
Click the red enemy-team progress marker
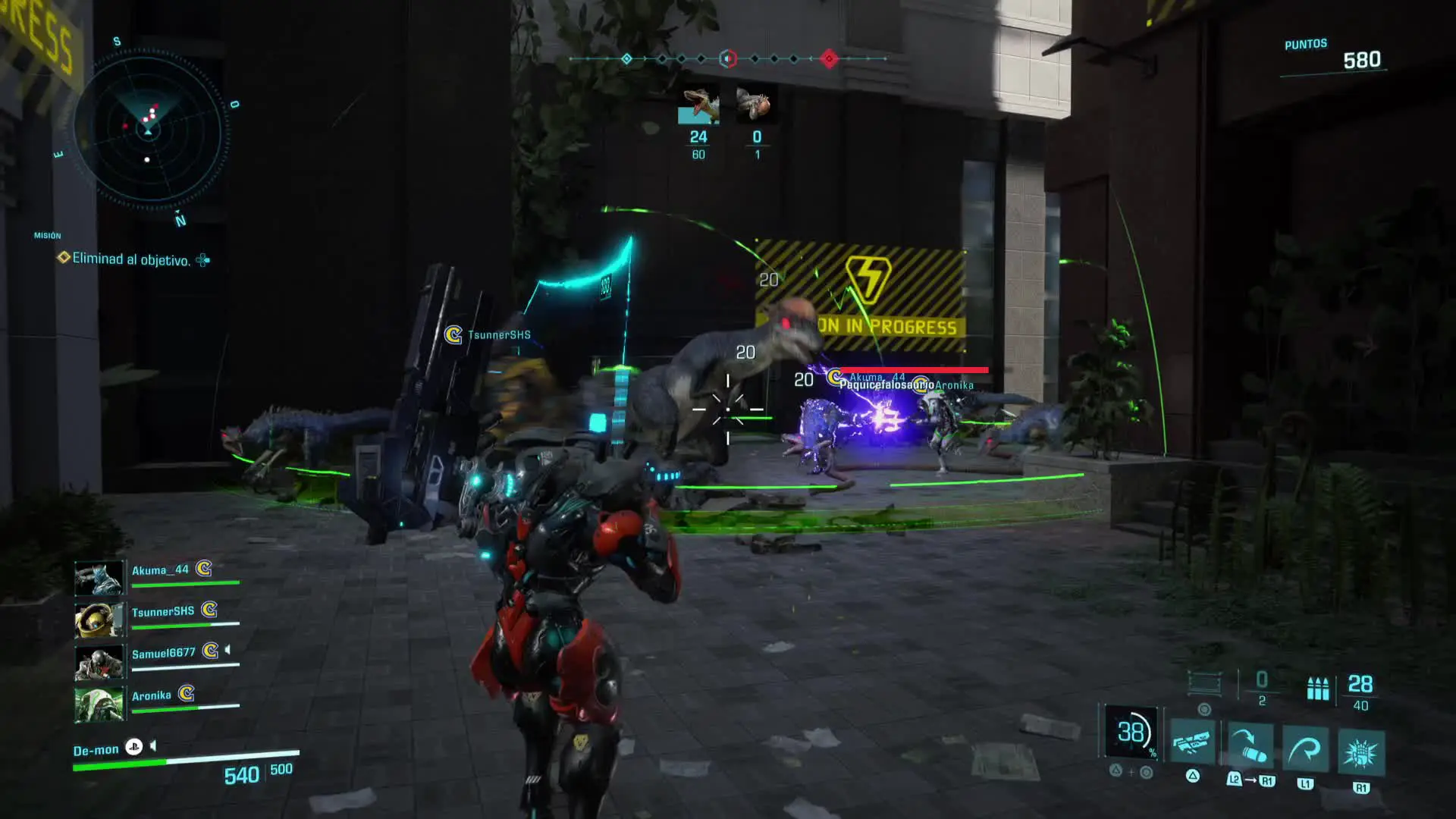(829, 58)
